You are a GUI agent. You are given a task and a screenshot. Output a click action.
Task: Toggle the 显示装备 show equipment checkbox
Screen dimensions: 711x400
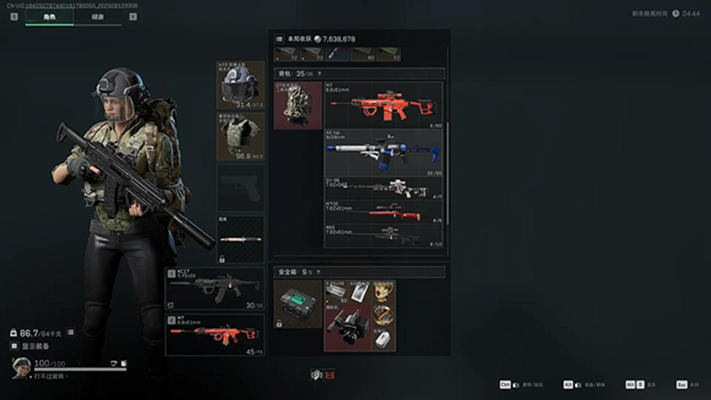pyautogui.click(x=15, y=345)
